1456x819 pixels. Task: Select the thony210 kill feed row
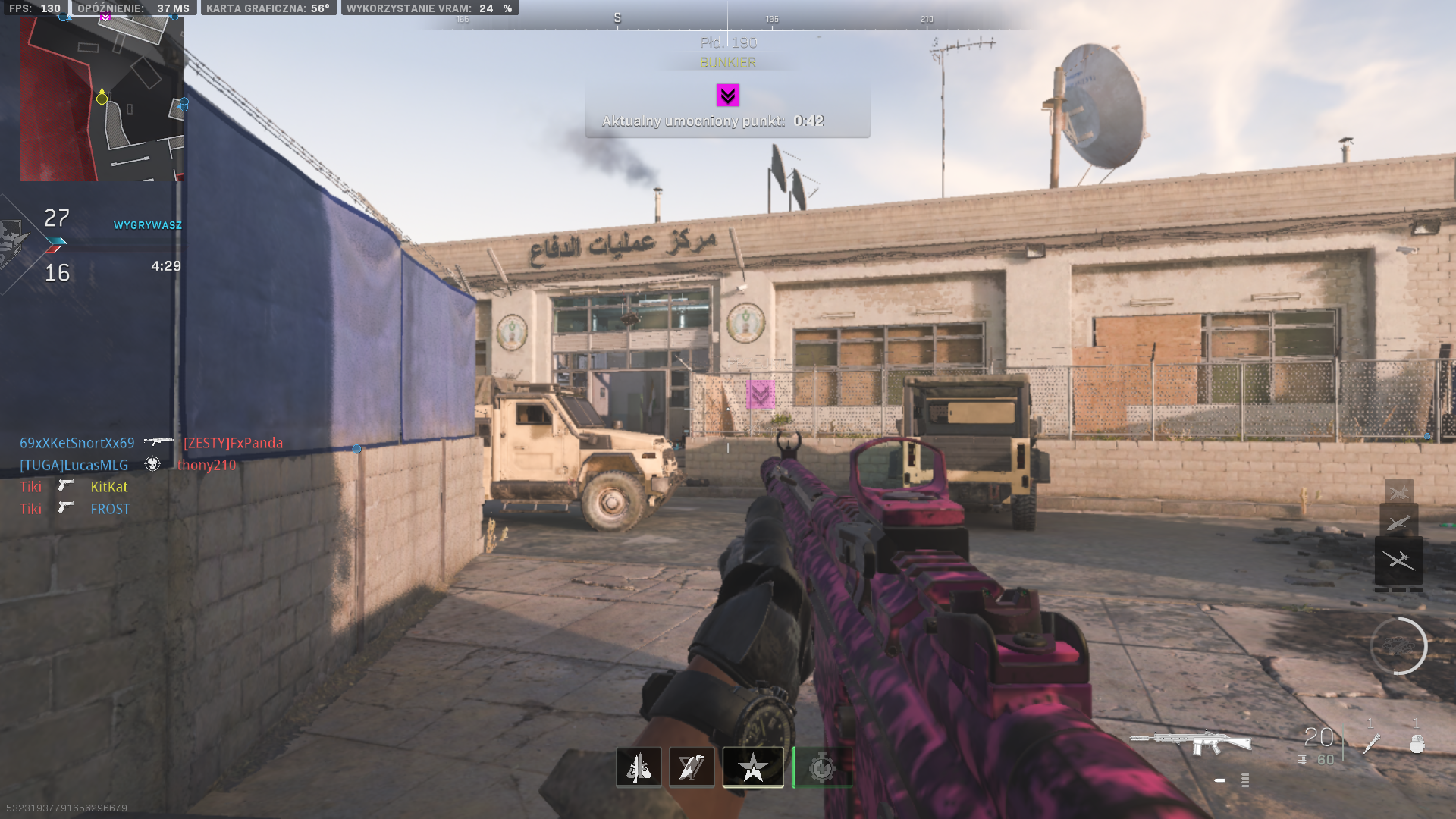[206, 465]
